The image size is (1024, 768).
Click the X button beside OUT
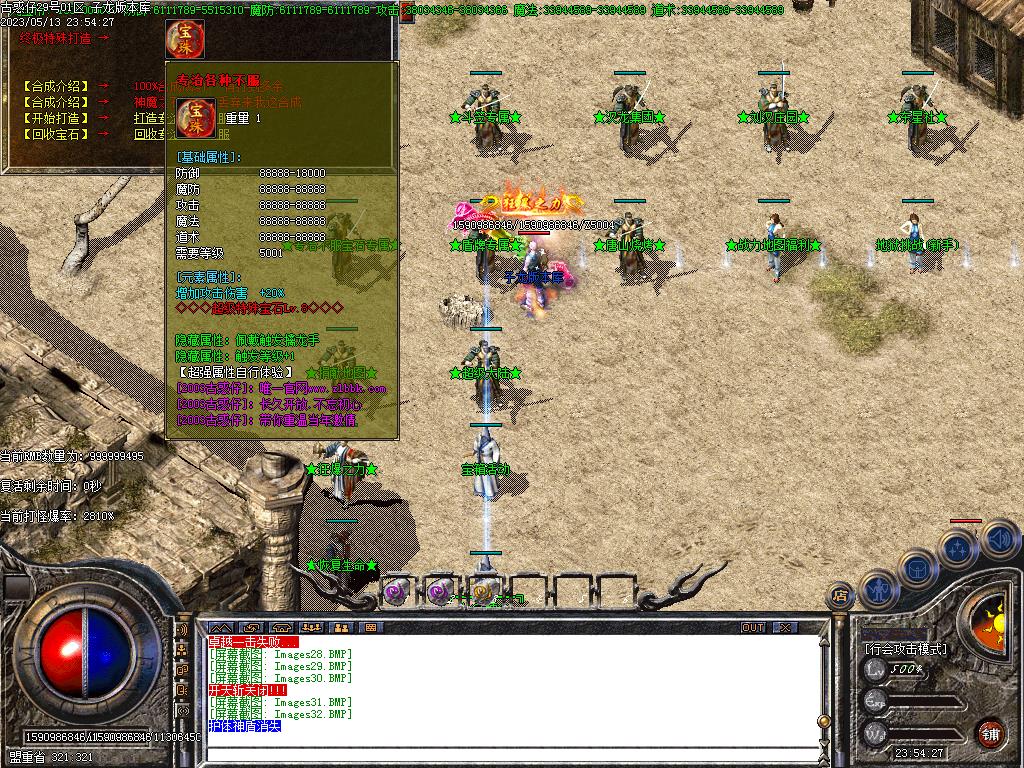point(785,627)
